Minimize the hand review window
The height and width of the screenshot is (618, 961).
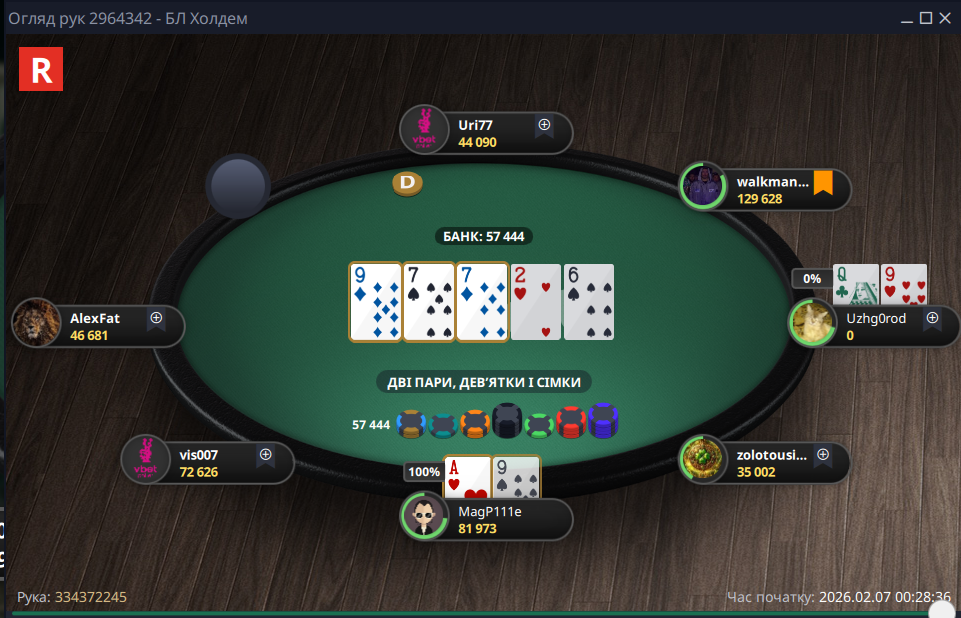907,18
